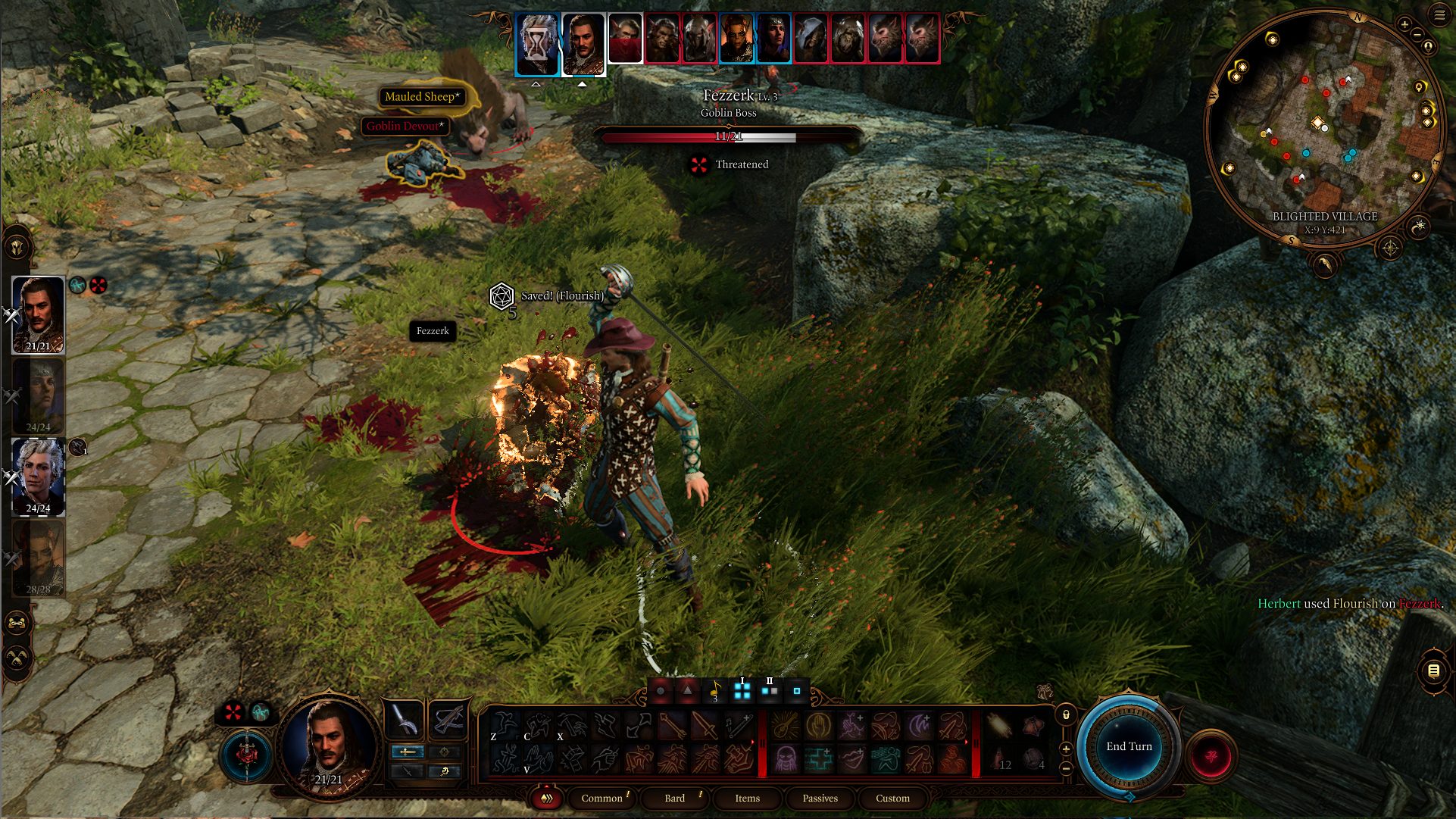Viewport: 1456px width, 819px height.
Task: Toggle the hotbar lock icon
Action: coord(1066,714)
